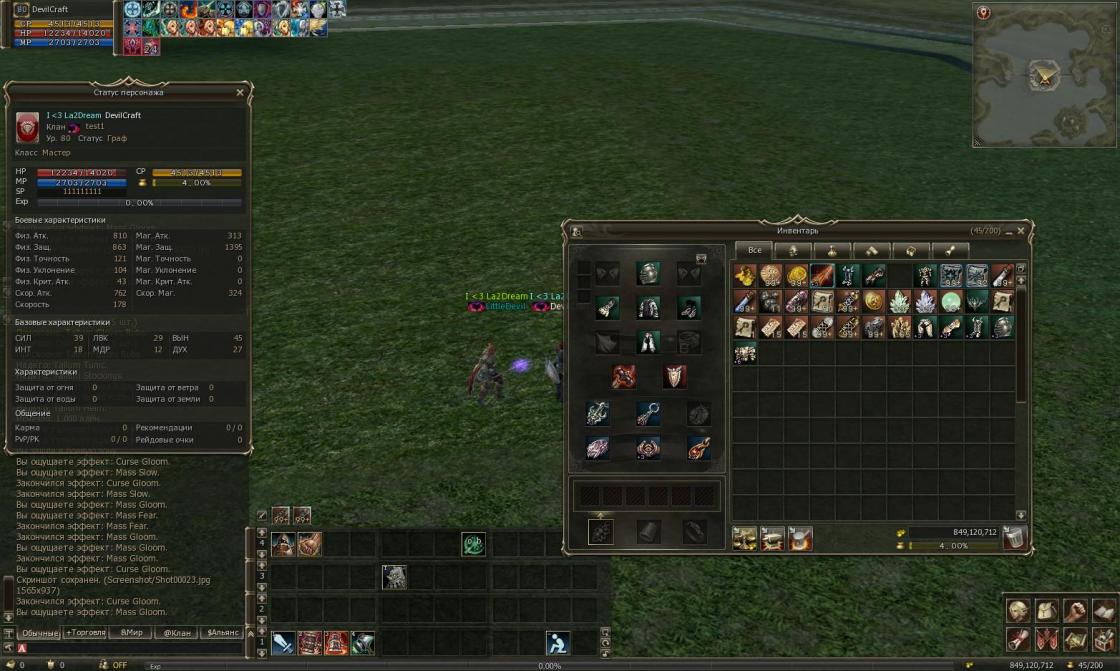
Task: Select the '$Альянс' chat tab
Action: (222, 632)
